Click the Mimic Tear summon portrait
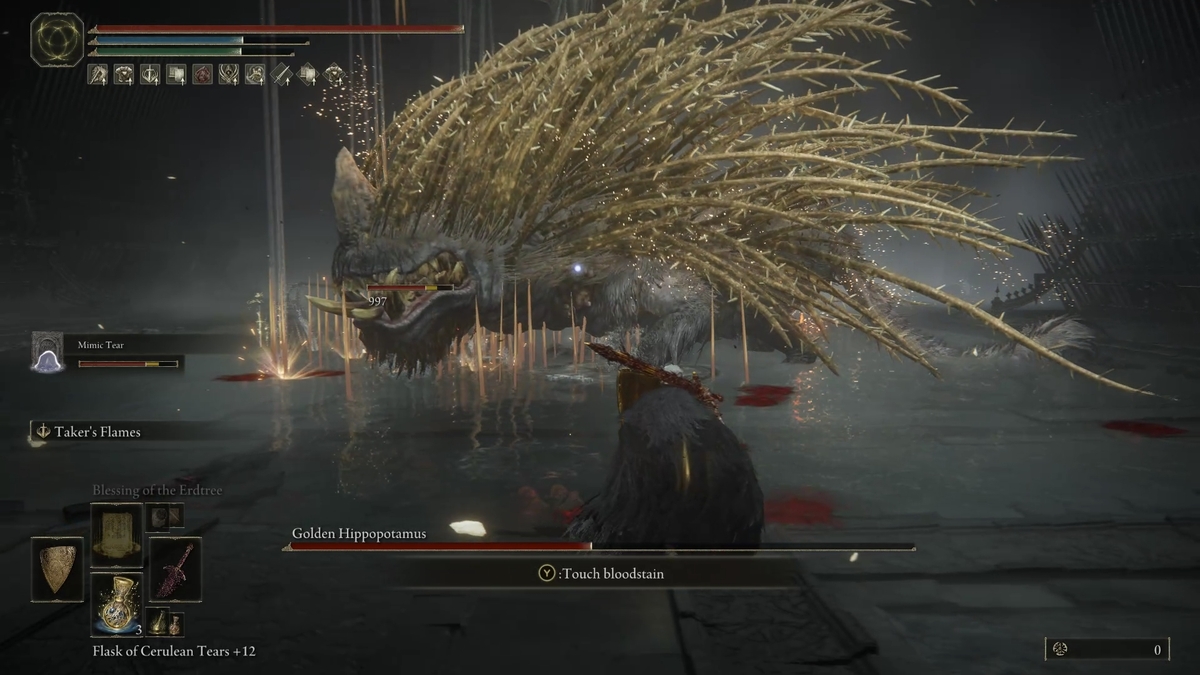This screenshot has width=1200, height=675. [47, 352]
